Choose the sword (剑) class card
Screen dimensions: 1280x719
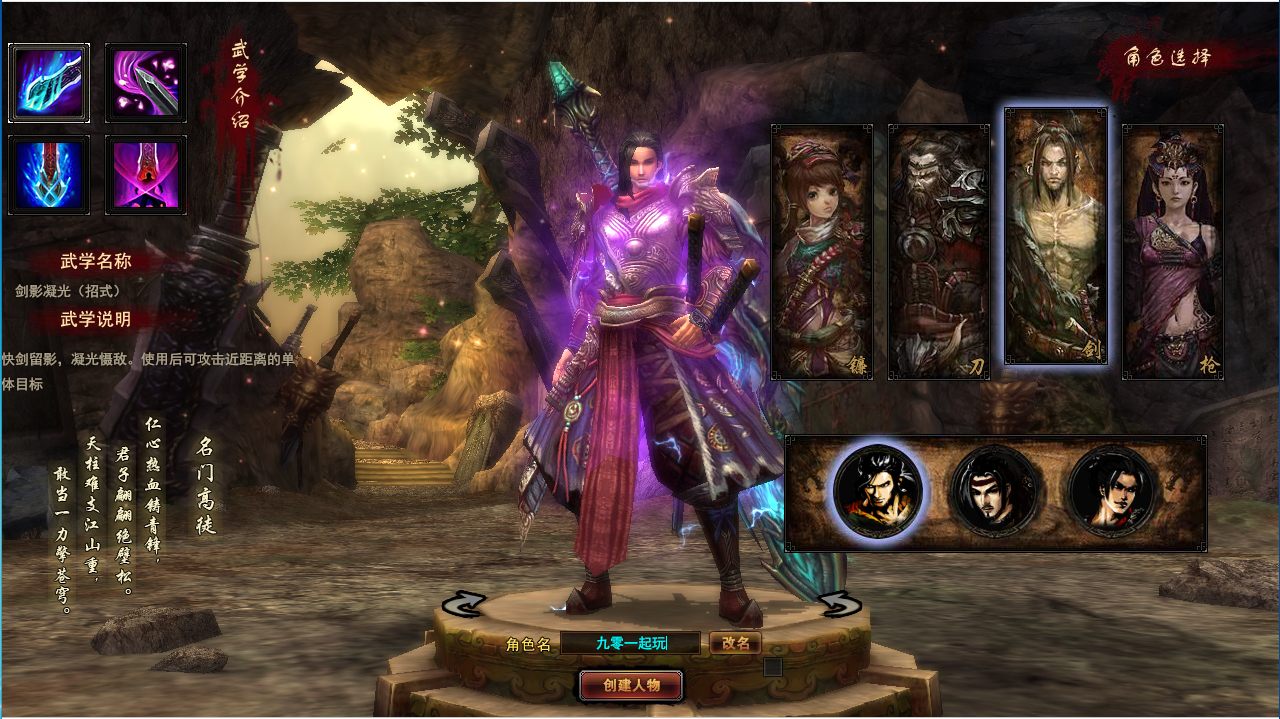point(1056,236)
